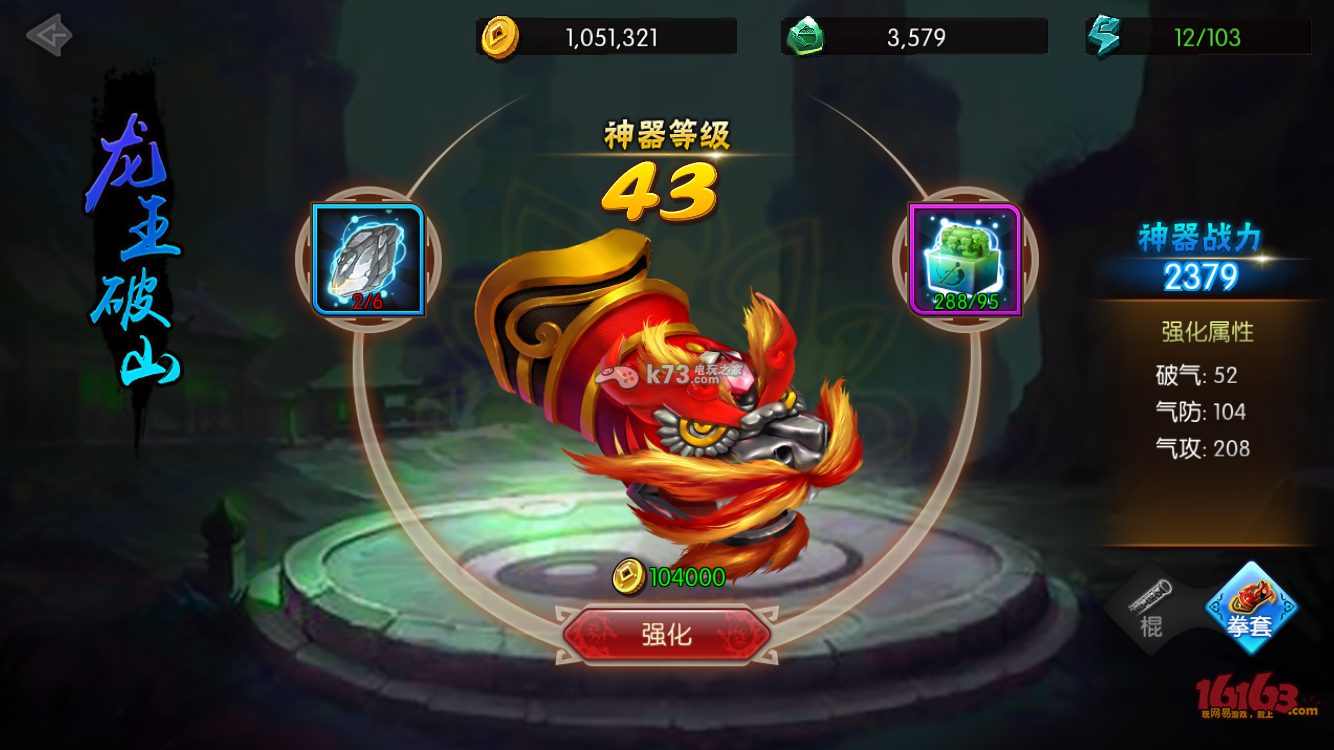Select the green jade box material slot
1334x750 pixels.
point(965,260)
